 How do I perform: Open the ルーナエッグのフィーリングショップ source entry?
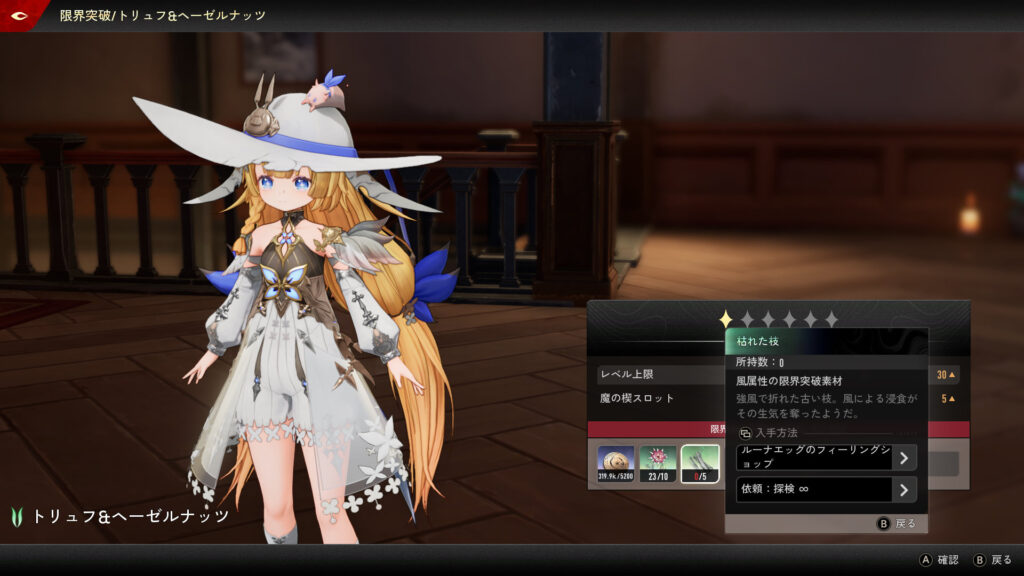click(x=826, y=458)
